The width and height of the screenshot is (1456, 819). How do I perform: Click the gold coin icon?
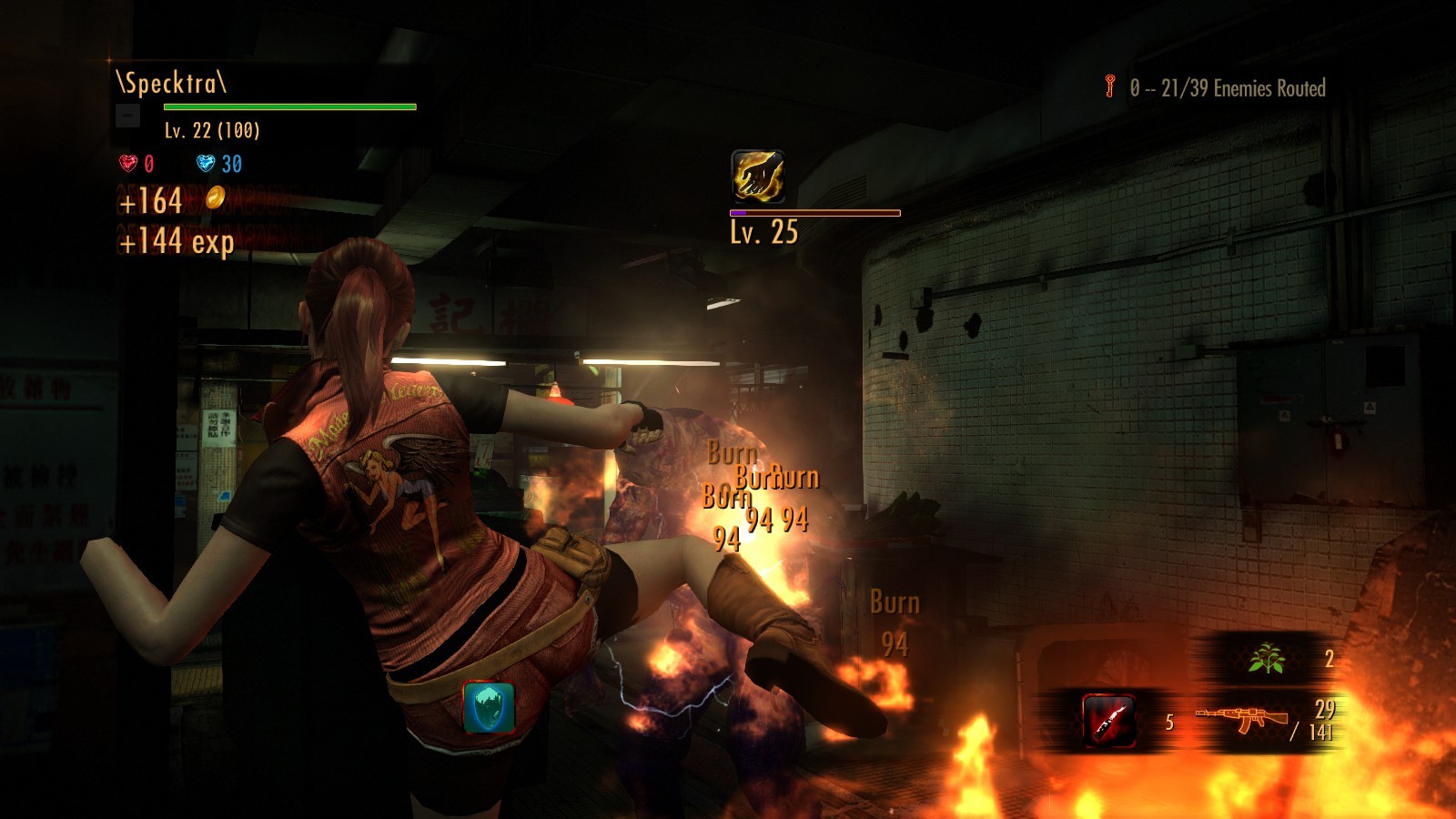click(x=215, y=197)
